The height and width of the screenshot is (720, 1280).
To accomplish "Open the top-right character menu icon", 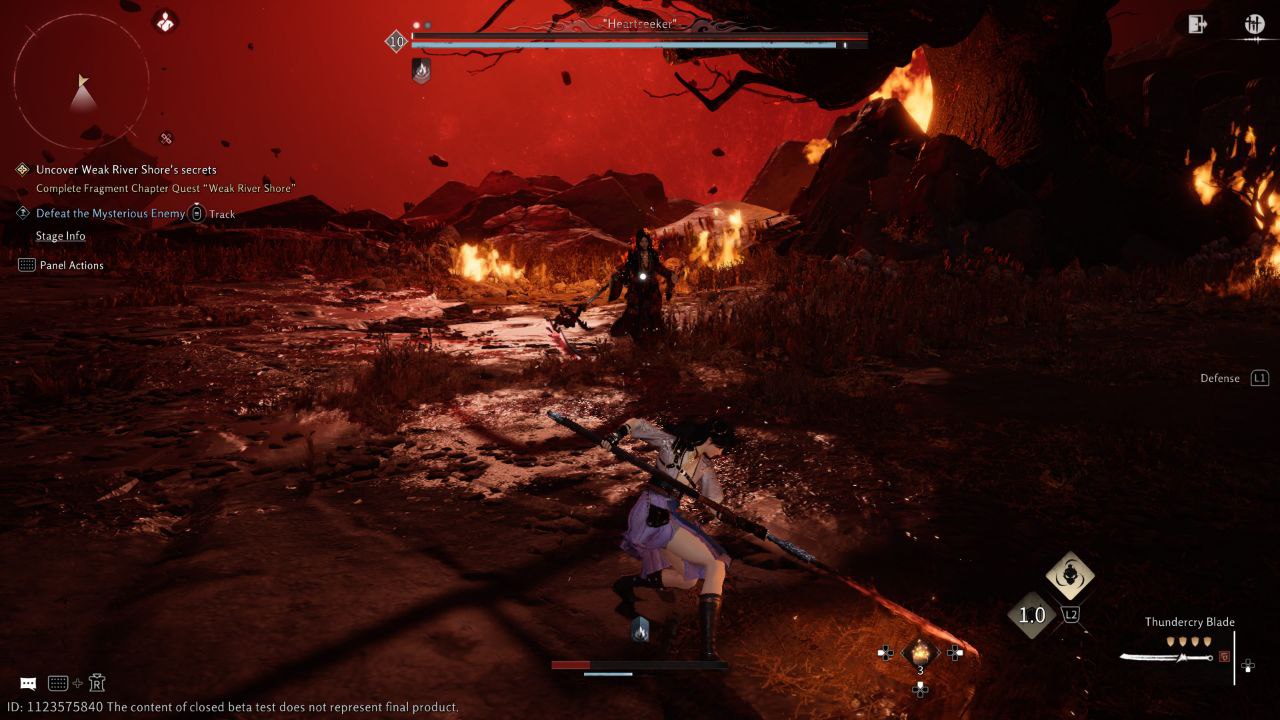I will 1254,25.
